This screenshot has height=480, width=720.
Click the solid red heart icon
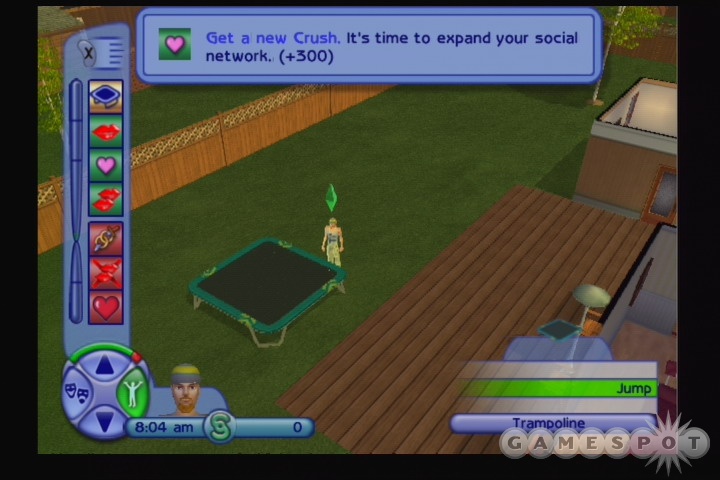tap(106, 307)
